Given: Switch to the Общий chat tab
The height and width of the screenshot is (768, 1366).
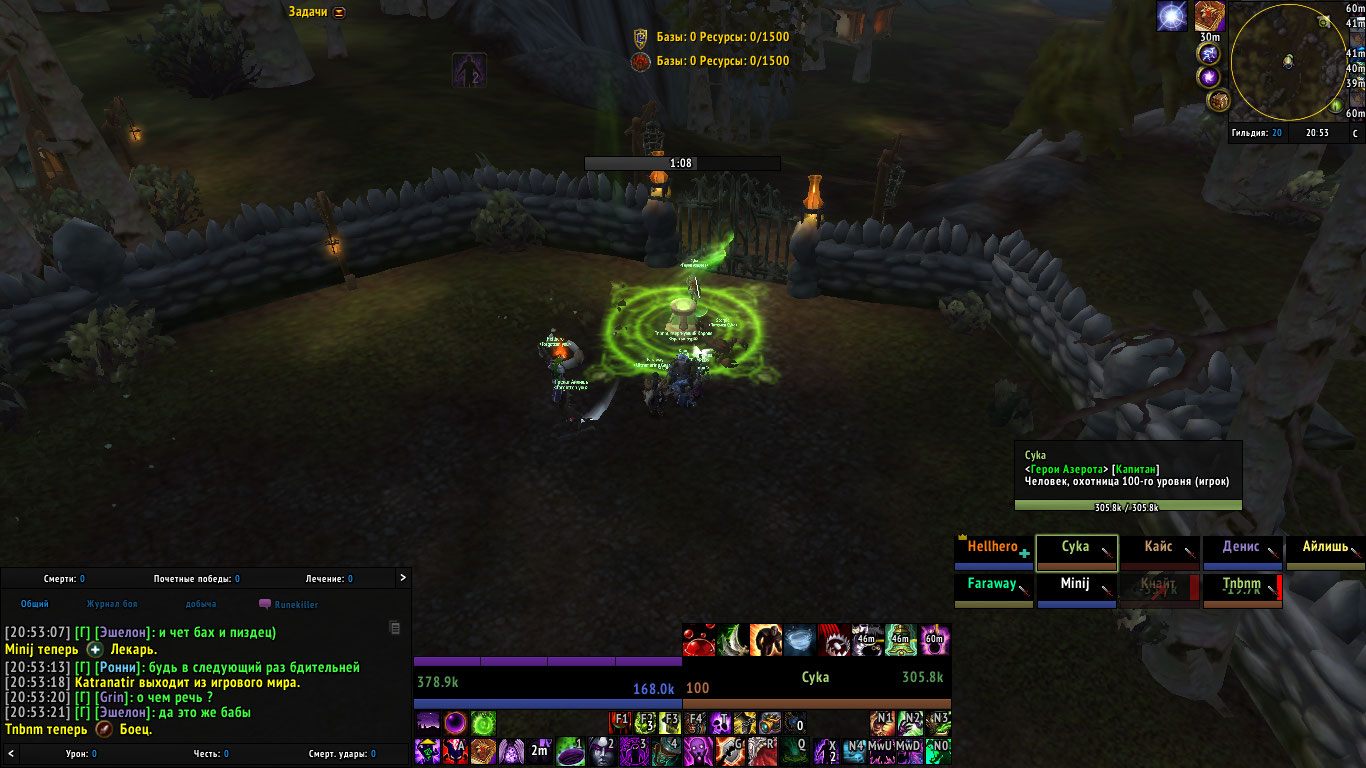Looking at the screenshot, I should 35,604.
